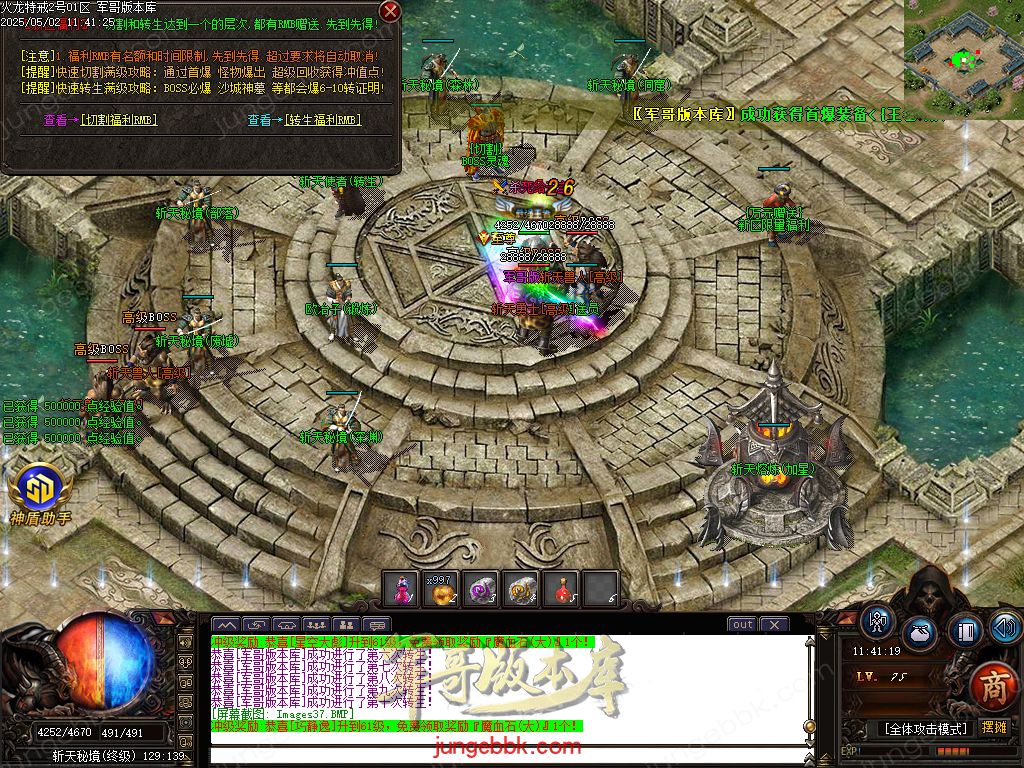1024x768 pixels.
Task: Open the 转生福利RMB link
Action: [x=304, y=120]
